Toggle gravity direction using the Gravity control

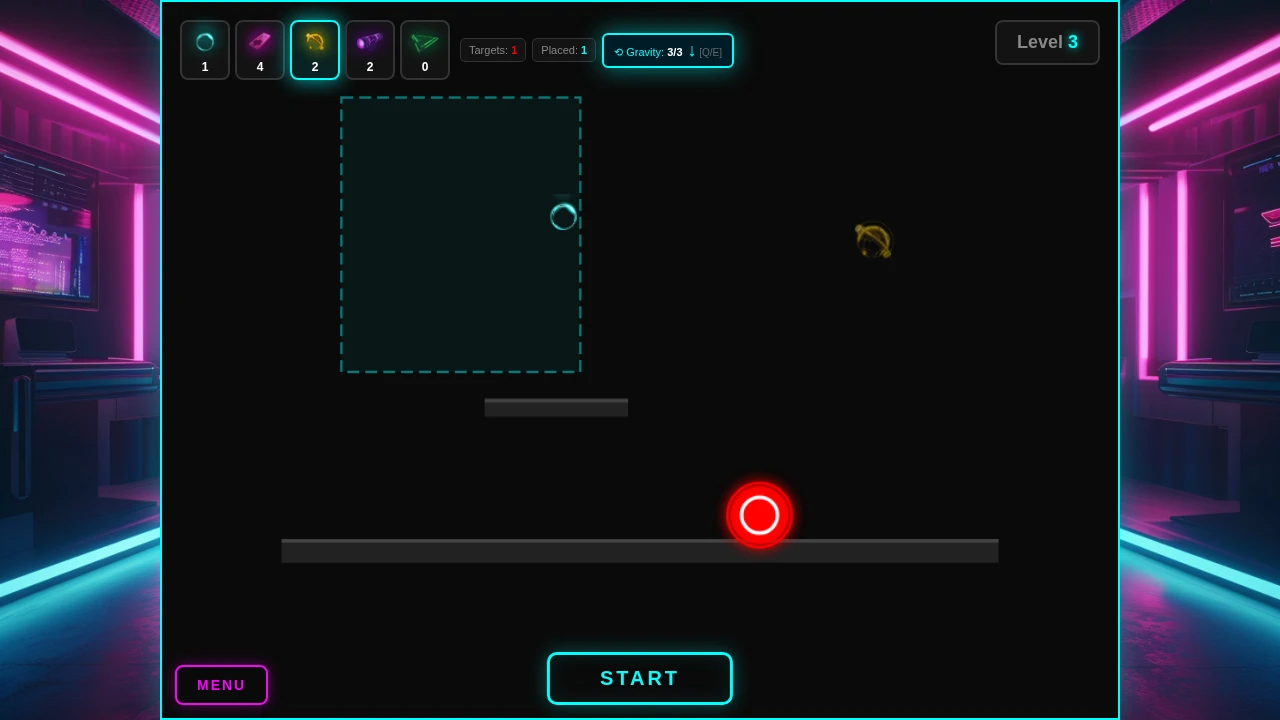668,50
